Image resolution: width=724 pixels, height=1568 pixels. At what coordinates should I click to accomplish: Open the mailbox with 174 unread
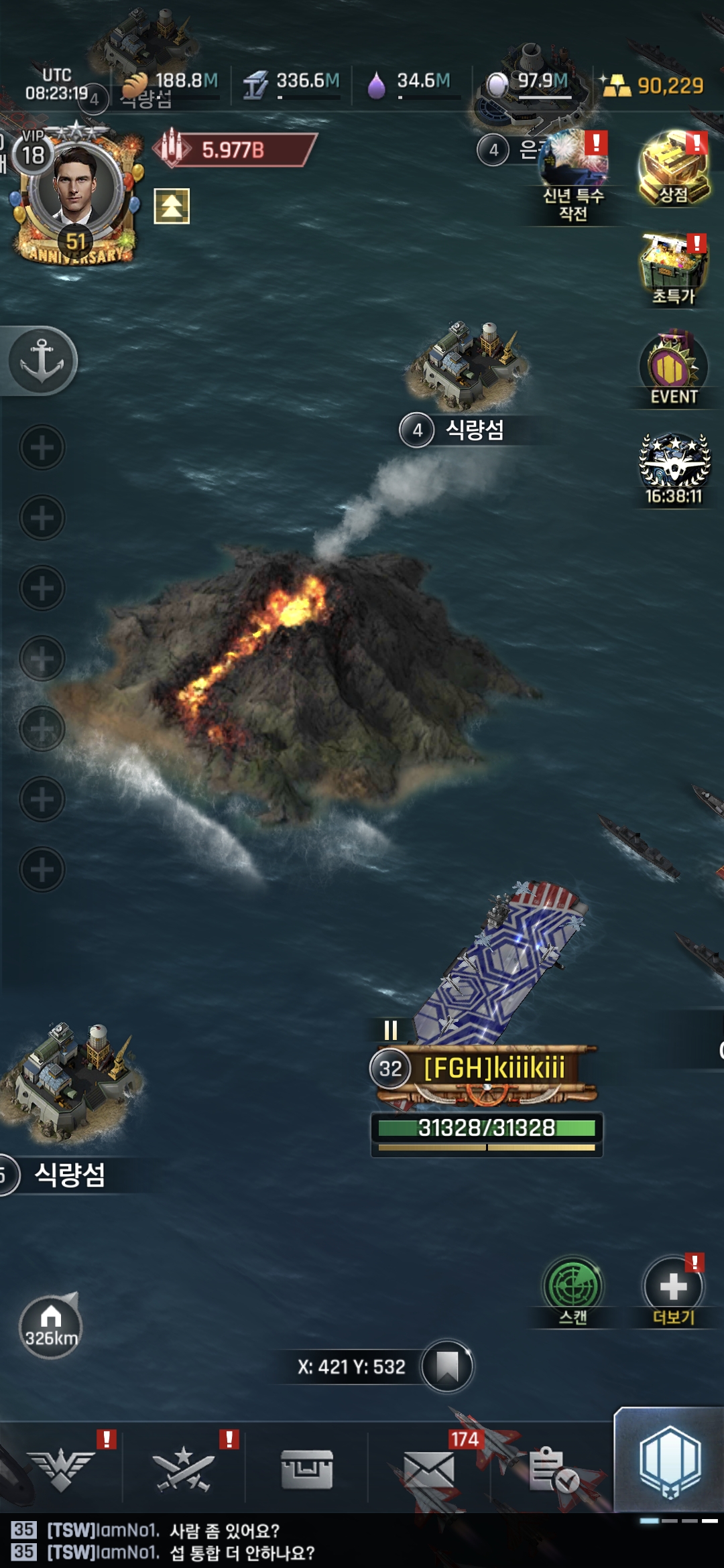pos(429,1469)
